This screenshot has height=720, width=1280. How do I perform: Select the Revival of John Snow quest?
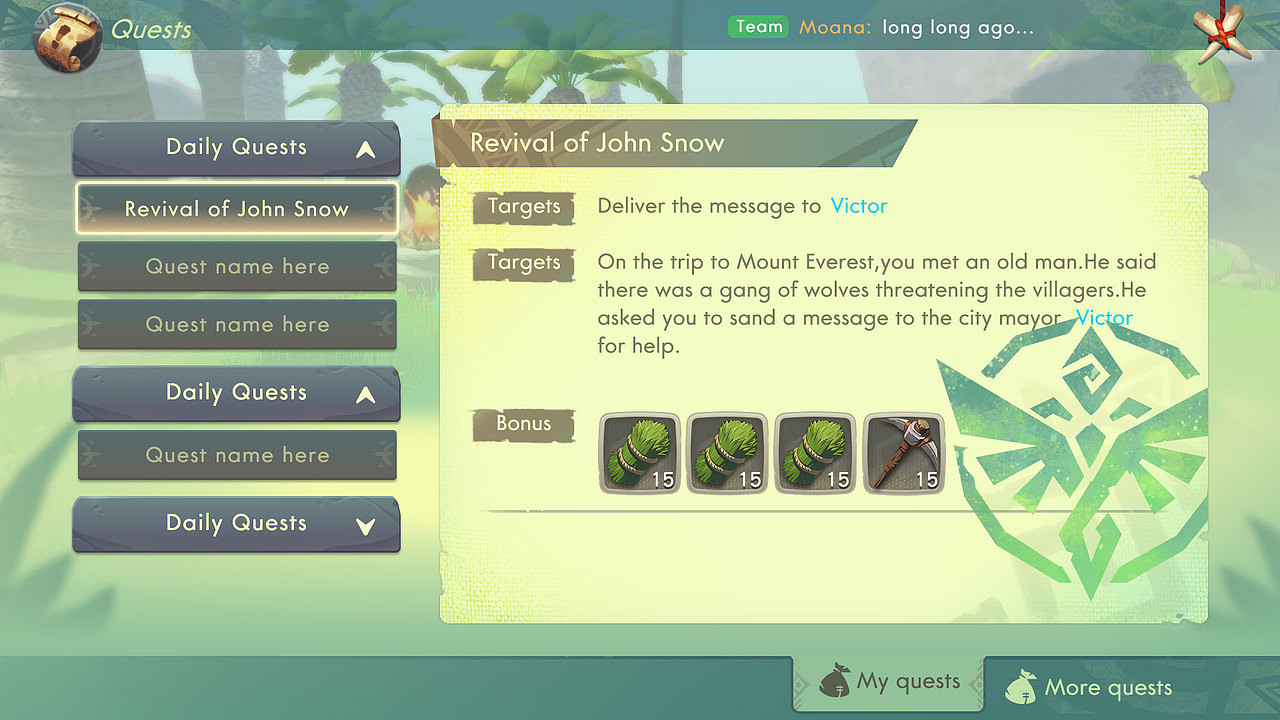(x=237, y=209)
